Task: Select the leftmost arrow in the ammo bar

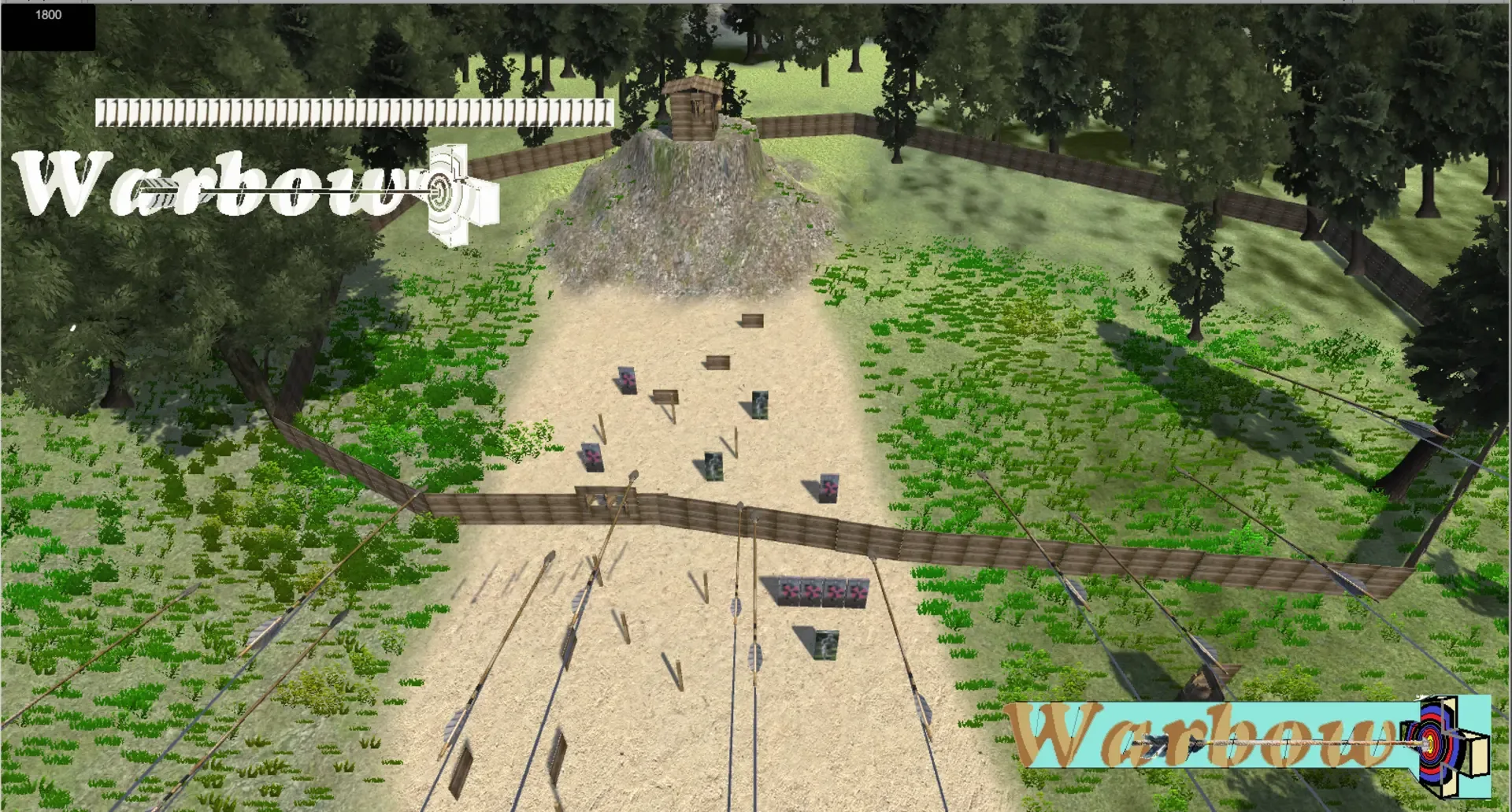Action: click(102, 113)
